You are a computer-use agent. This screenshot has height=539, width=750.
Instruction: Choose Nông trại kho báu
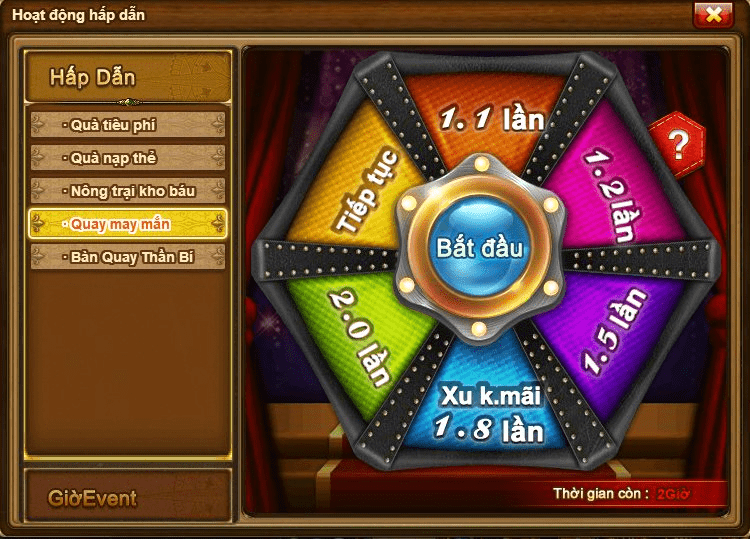[128, 190]
